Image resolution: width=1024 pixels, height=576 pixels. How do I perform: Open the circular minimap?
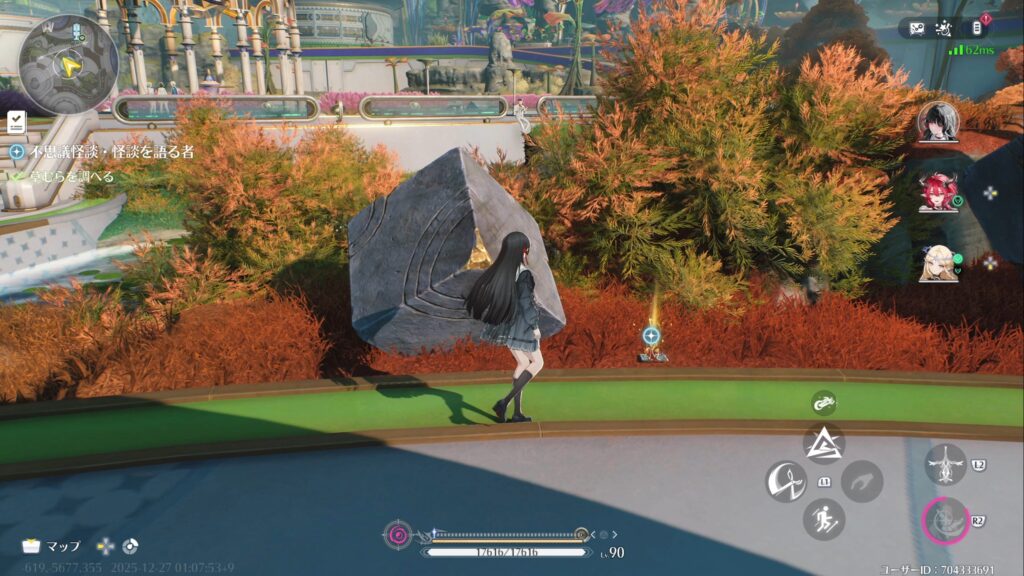click(x=68, y=62)
